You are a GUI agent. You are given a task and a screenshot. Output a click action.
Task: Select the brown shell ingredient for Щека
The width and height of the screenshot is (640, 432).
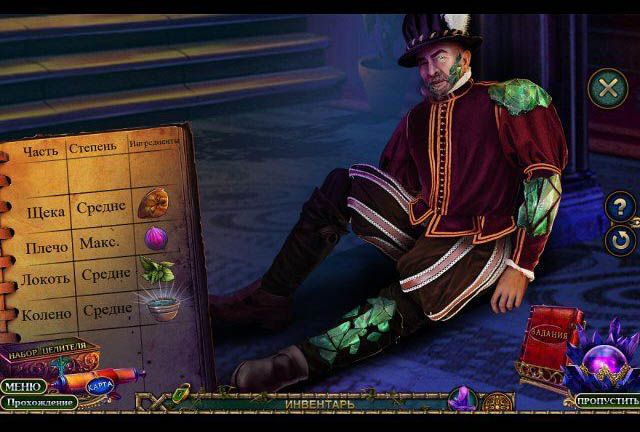point(154,200)
